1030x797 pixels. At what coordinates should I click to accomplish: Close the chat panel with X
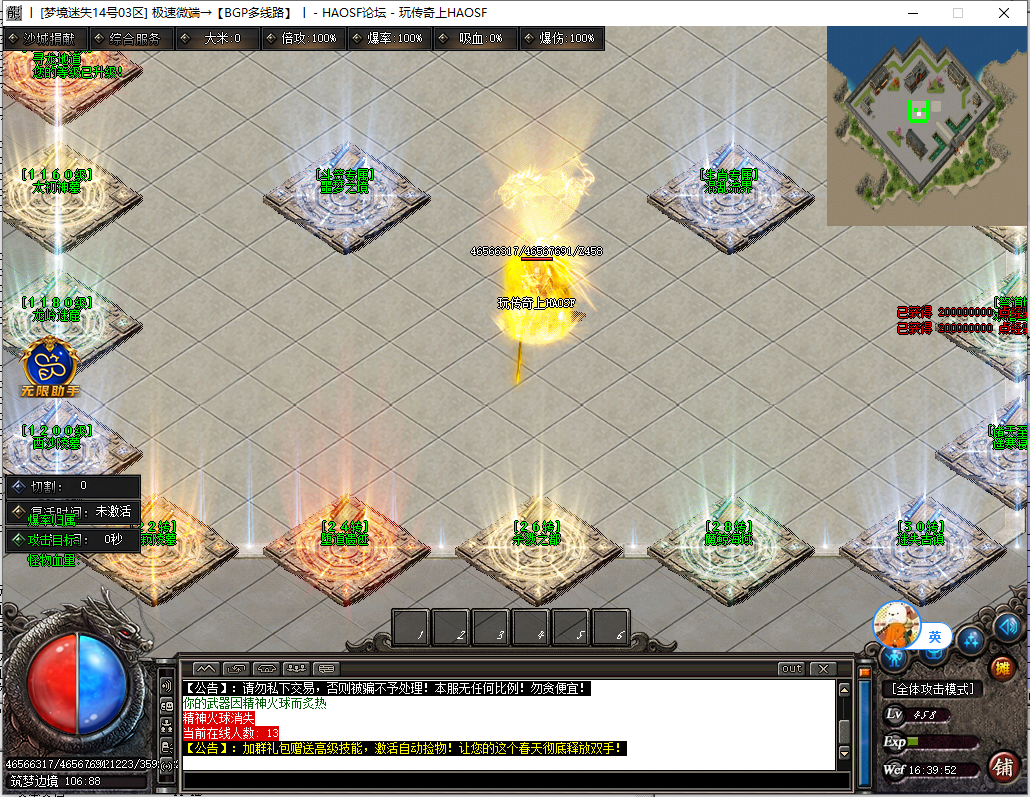(x=823, y=668)
